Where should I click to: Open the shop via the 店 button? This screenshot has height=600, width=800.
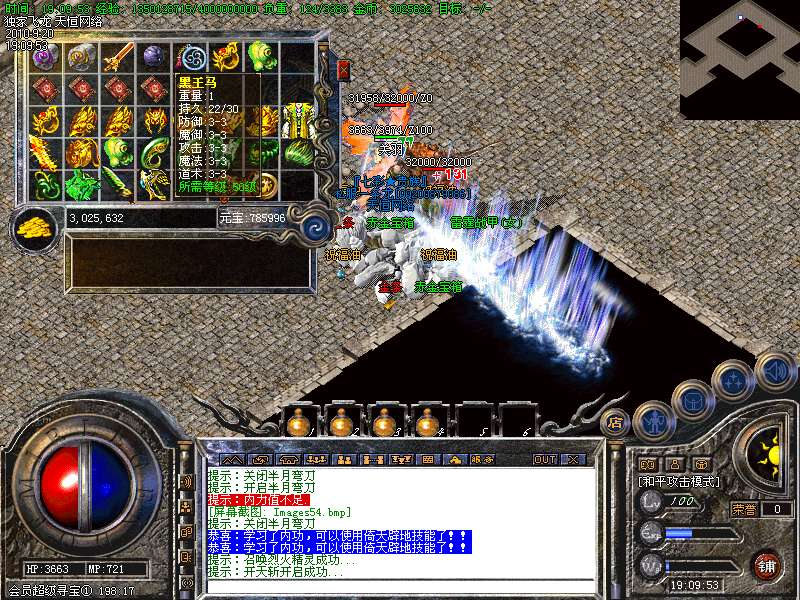point(615,422)
